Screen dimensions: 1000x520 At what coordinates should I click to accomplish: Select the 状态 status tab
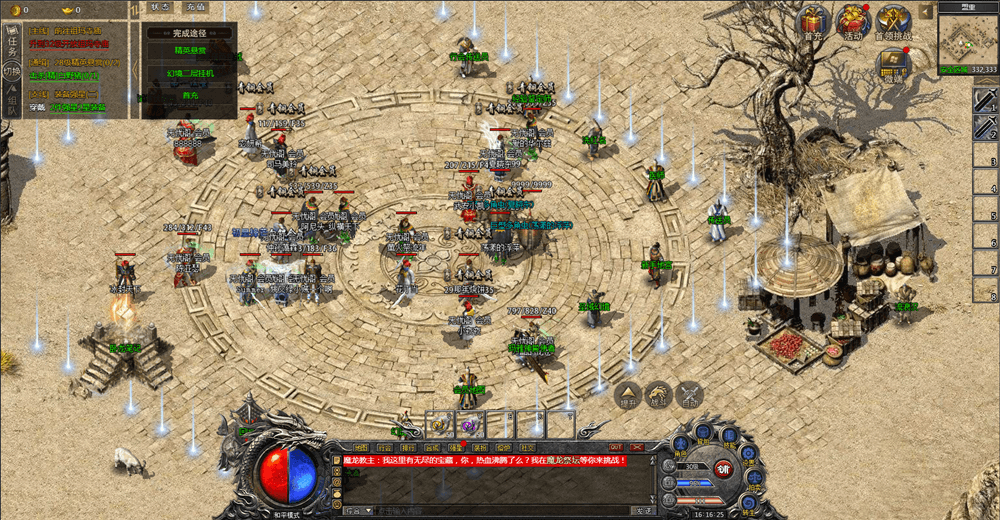[x=160, y=7]
